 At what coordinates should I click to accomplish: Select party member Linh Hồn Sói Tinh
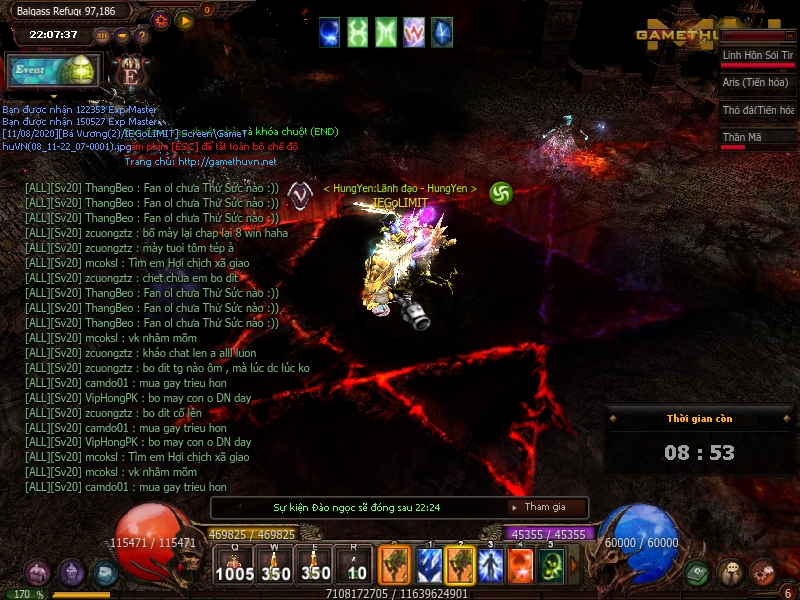(758, 55)
